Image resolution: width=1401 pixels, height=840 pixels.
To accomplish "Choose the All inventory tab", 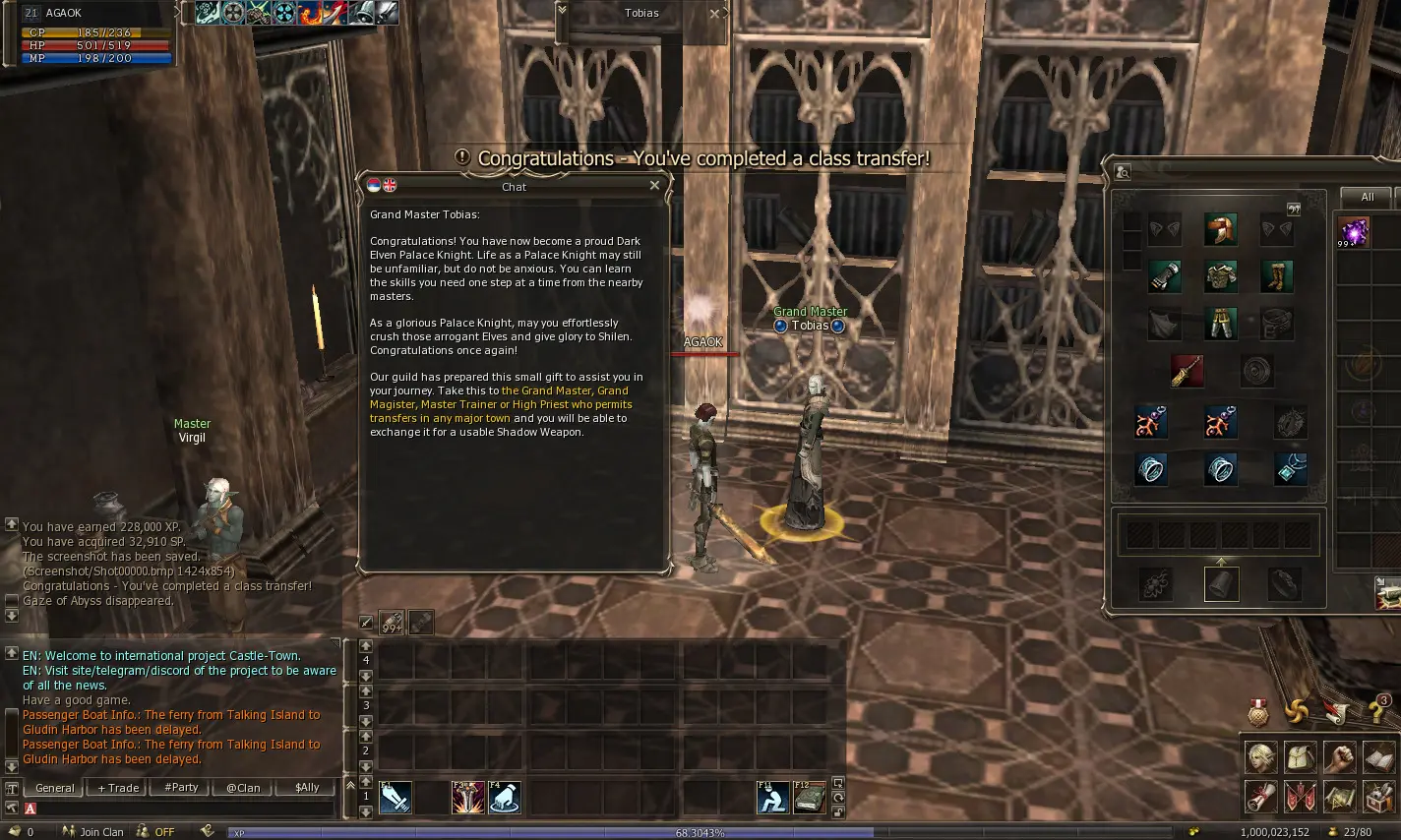I will [x=1367, y=197].
